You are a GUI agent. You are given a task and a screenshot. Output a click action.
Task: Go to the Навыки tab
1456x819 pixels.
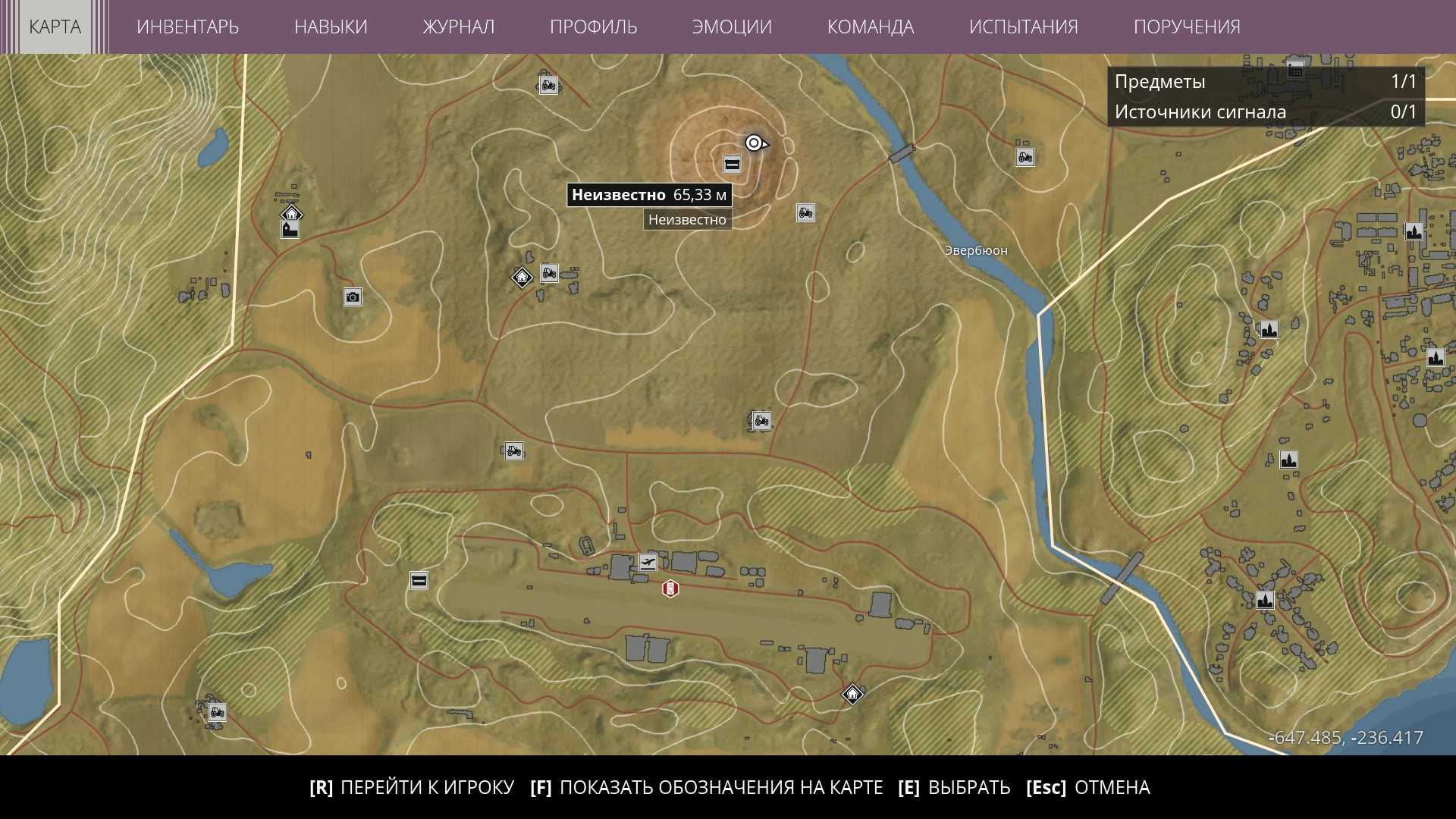pos(331,27)
